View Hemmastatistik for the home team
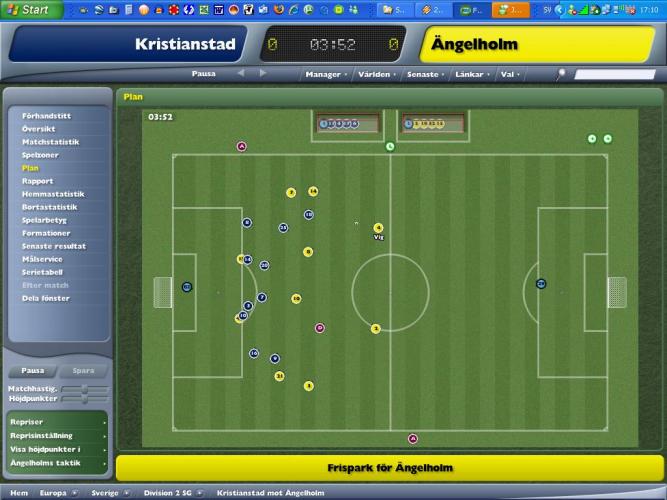The width and height of the screenshot is (667, 500). pyautogui.click(x=53, y=194)
